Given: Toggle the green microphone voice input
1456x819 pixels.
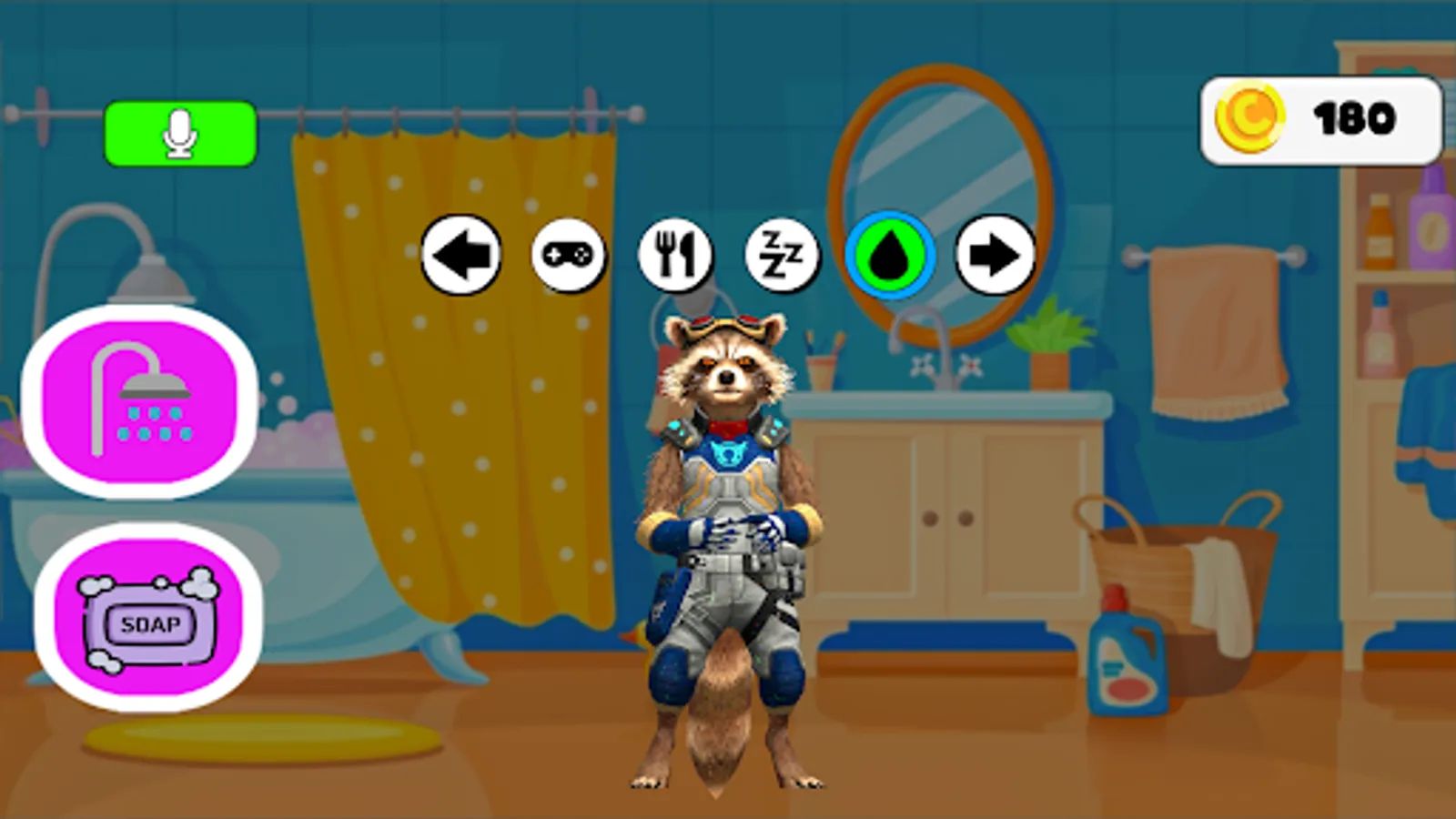Looking at the screenshot, I should pyautogui.click(x=180, y=132).
